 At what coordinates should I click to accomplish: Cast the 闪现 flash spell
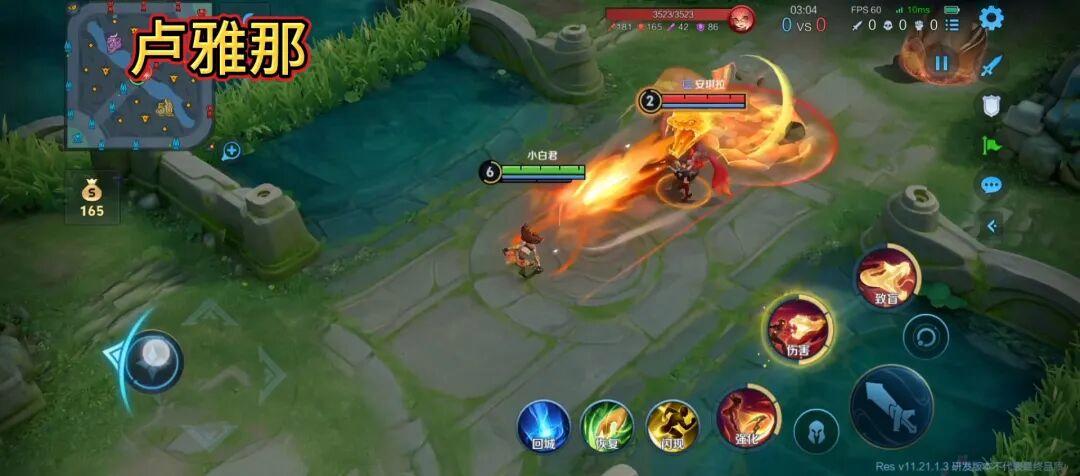(672, 425)
